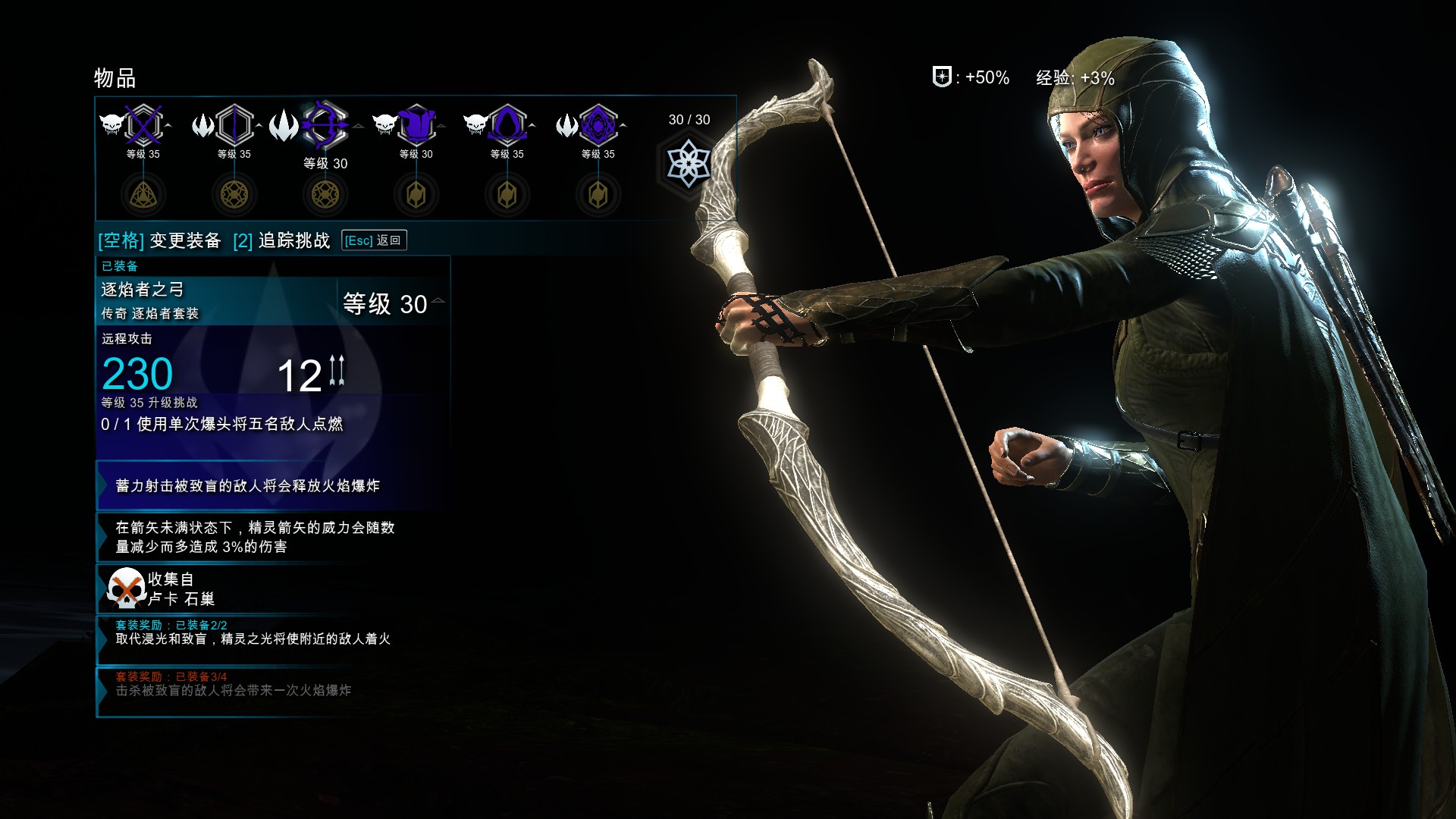Open the gem socket beneath the armor slot

[x=416, y=195]
